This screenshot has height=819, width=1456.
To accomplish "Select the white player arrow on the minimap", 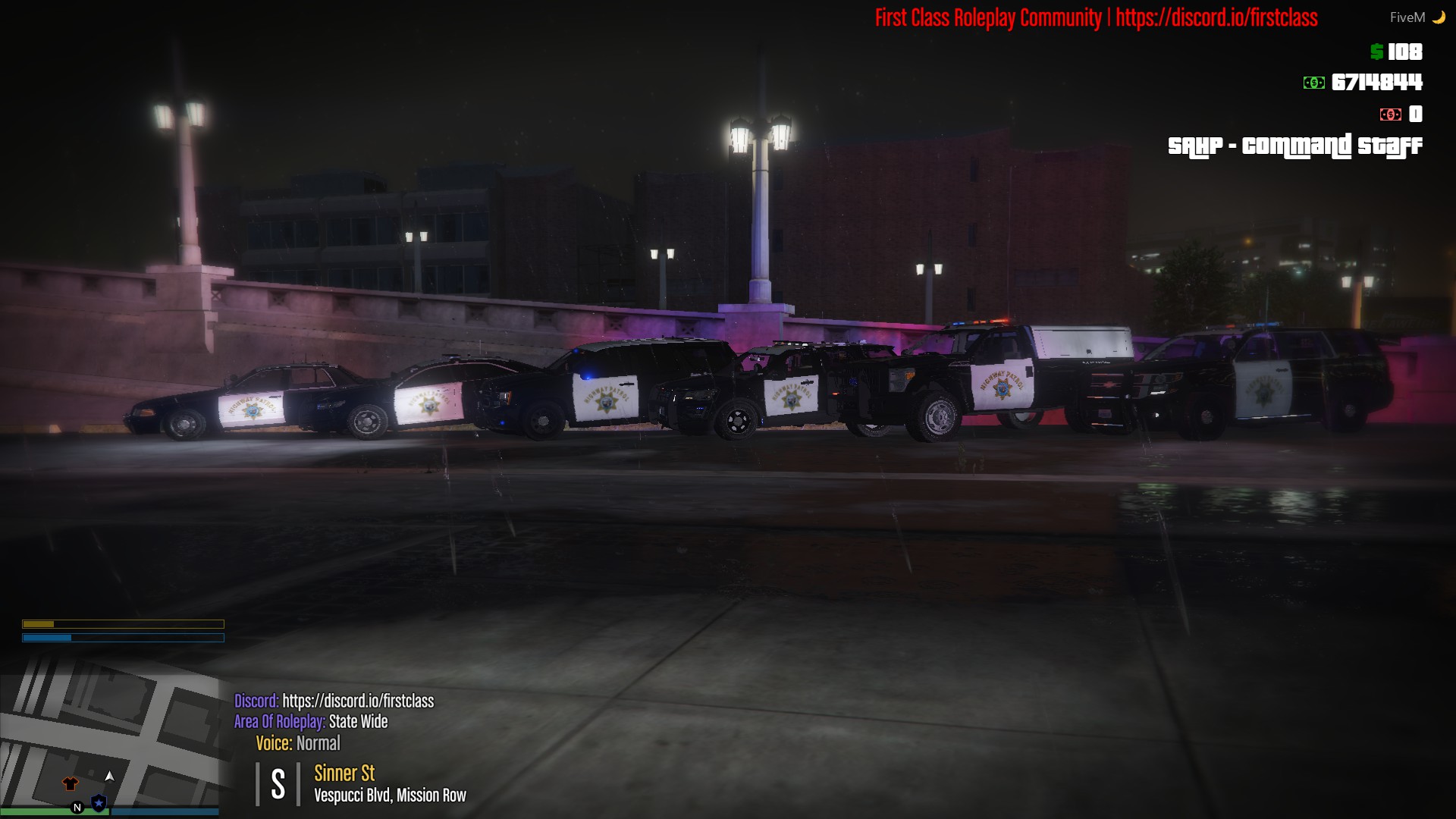I will tap(110, 777).
